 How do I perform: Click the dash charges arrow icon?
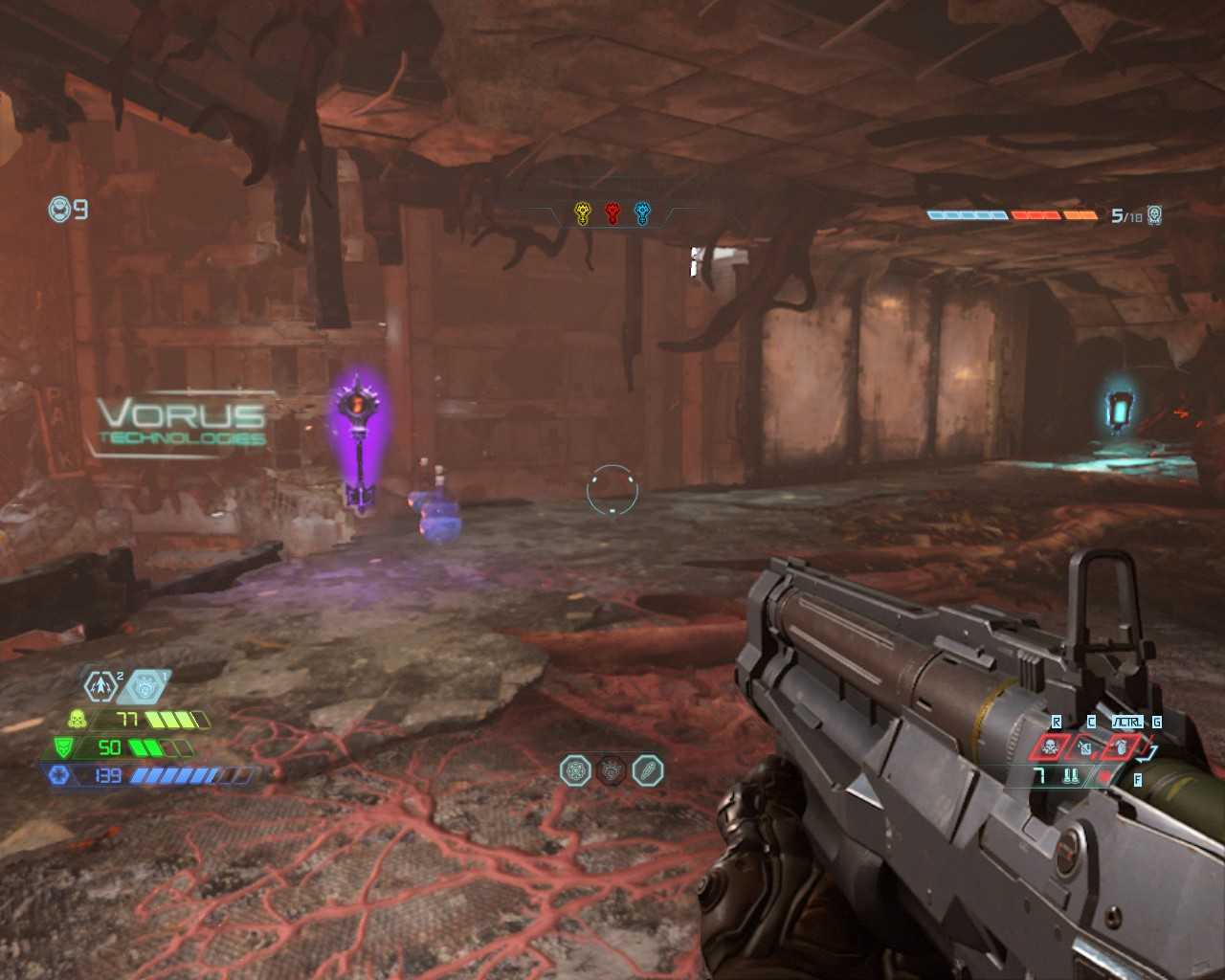[x=100, y=685]
